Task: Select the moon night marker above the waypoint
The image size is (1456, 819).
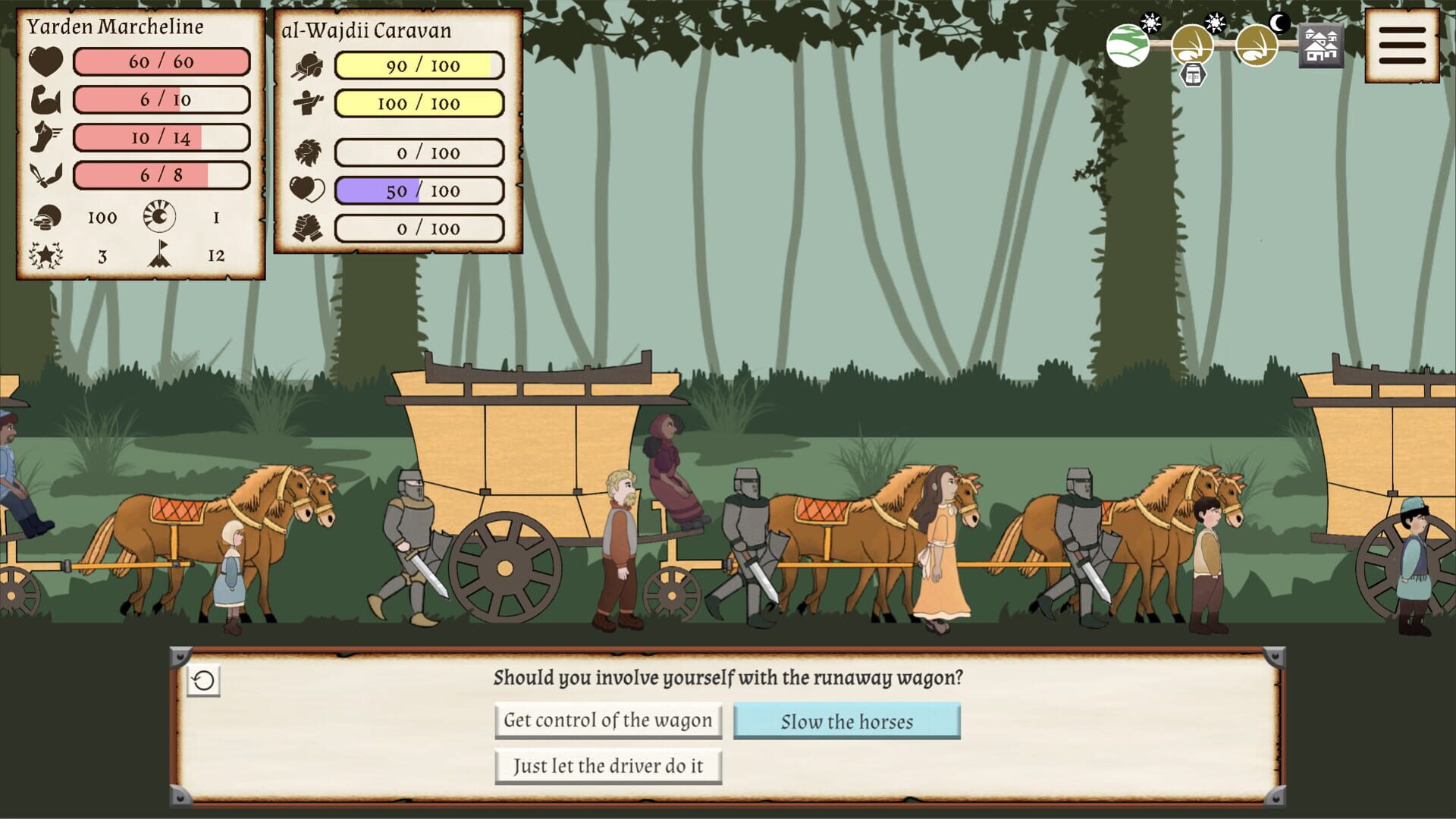Action: (1279, 21)
